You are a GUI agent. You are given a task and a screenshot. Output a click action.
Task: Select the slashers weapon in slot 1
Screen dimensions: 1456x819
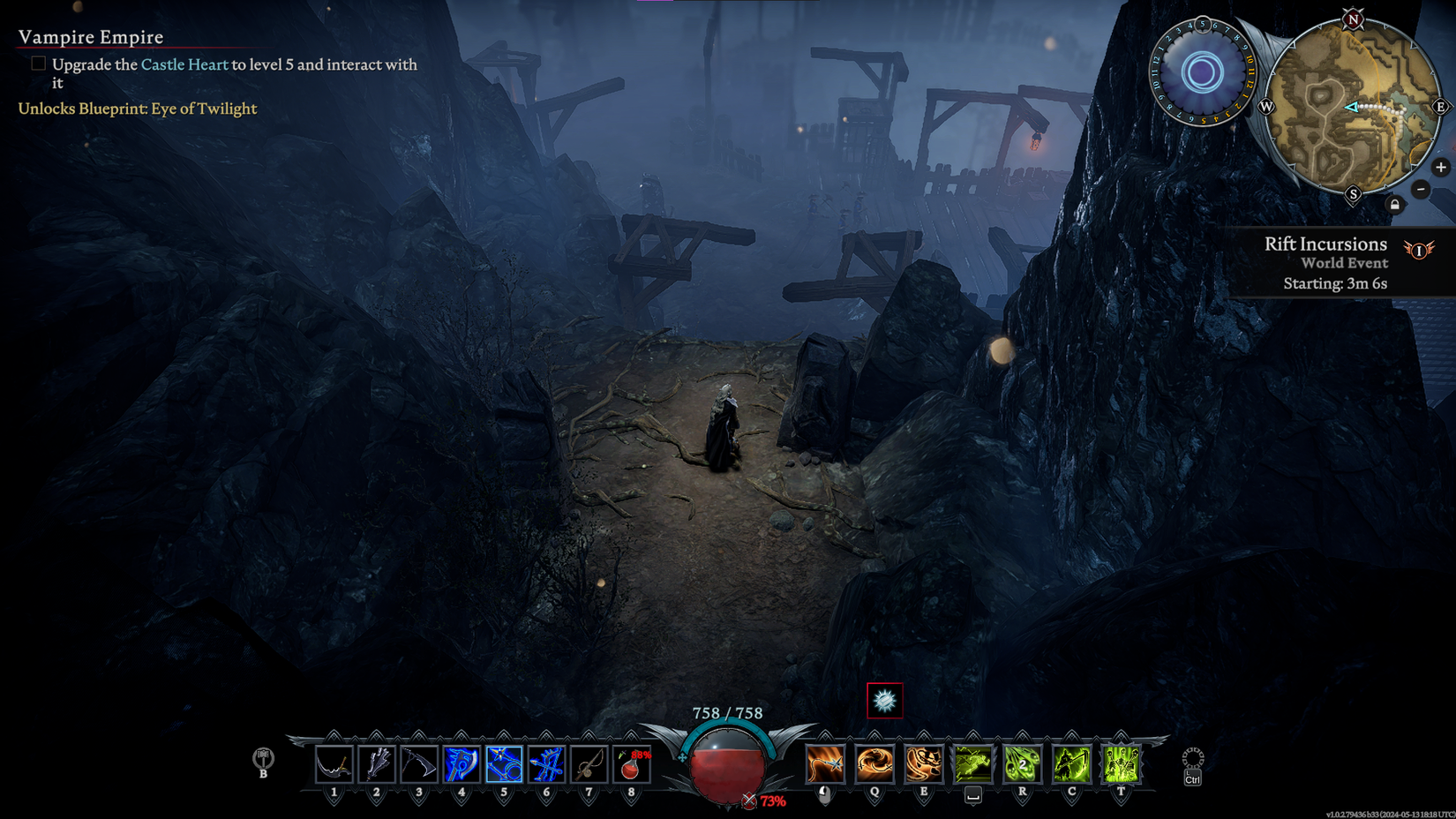(333, 764)
